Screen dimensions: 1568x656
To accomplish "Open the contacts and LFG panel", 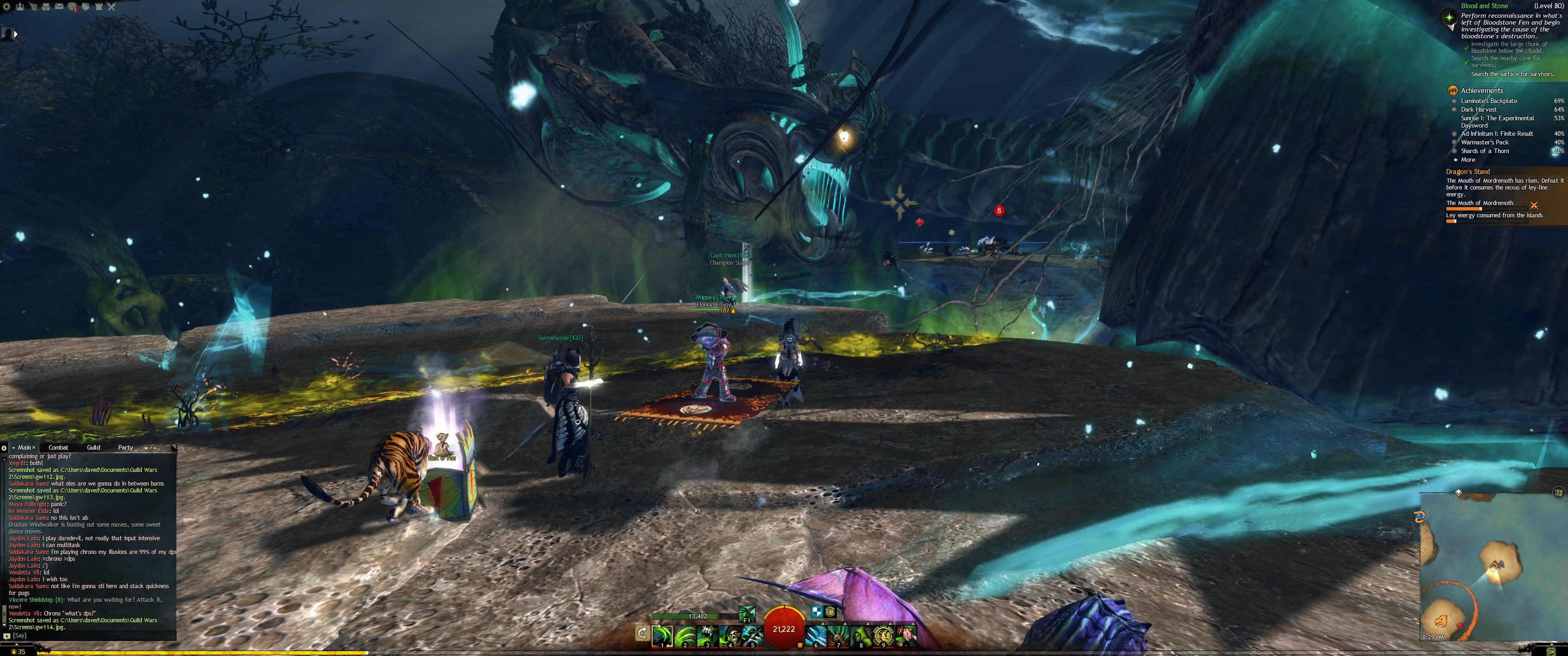I will pos(20,7).
